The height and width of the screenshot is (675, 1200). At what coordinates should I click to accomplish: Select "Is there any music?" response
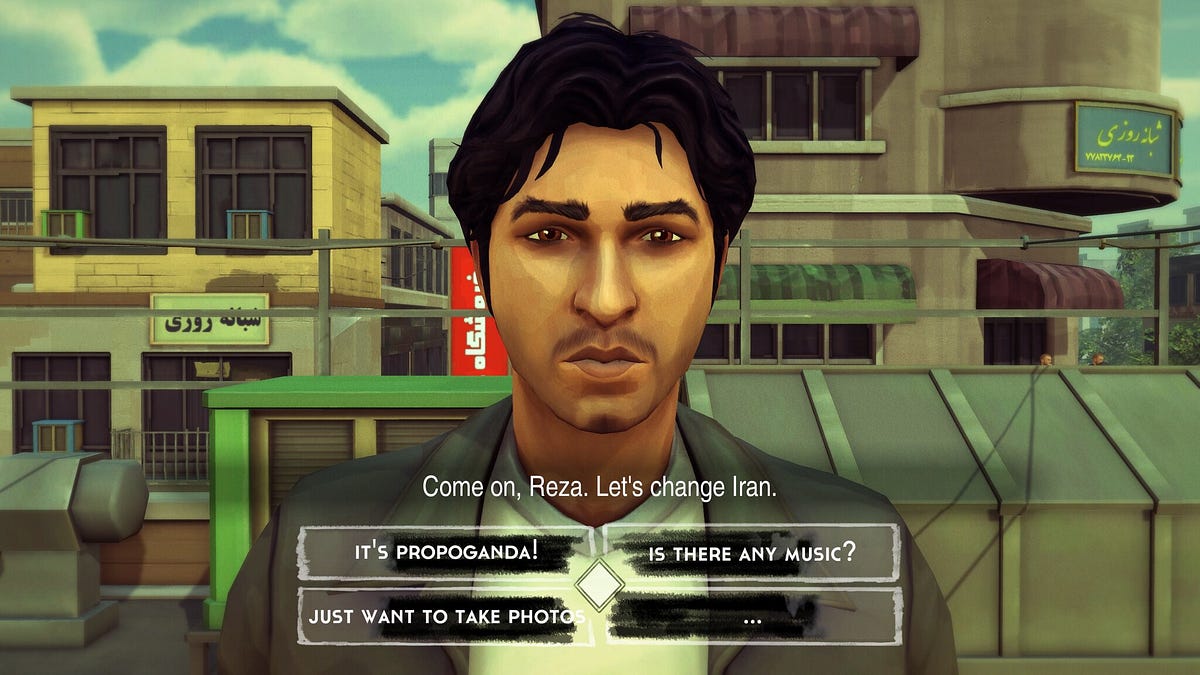click(x=752, y=552)
